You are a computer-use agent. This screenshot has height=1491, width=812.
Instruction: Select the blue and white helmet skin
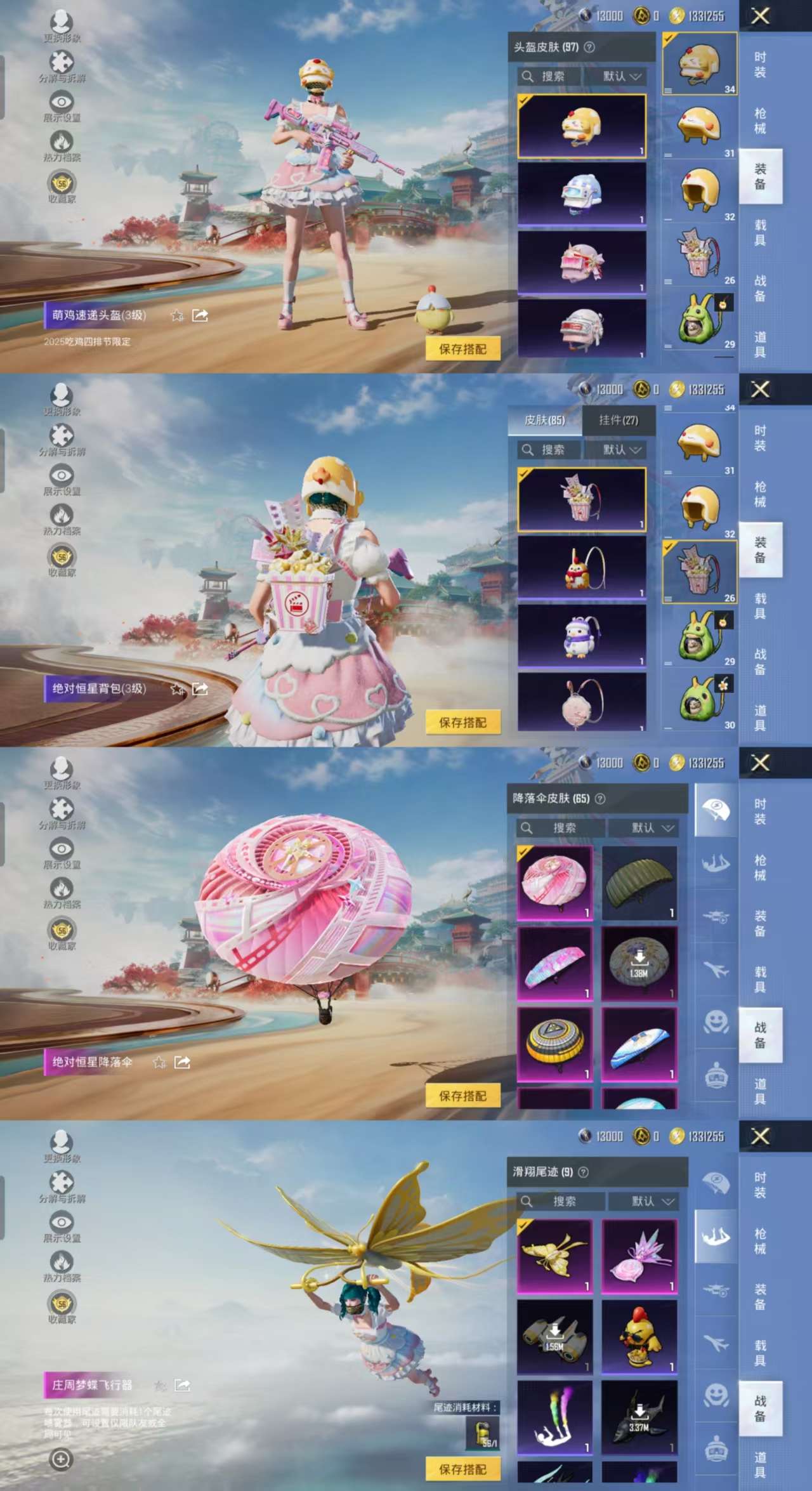582,194
